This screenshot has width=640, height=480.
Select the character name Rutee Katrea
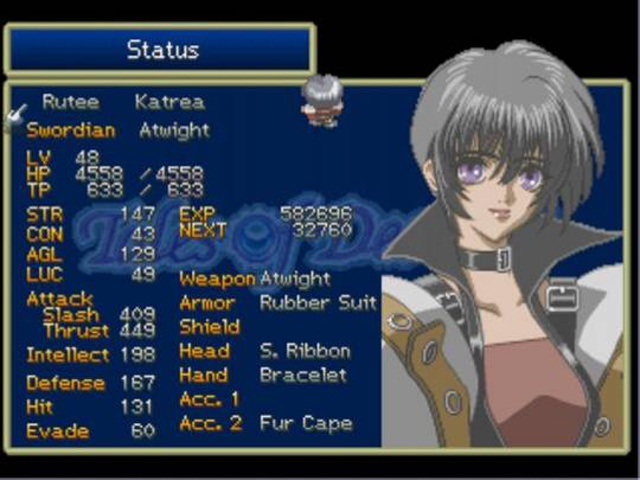pos(122,102)
